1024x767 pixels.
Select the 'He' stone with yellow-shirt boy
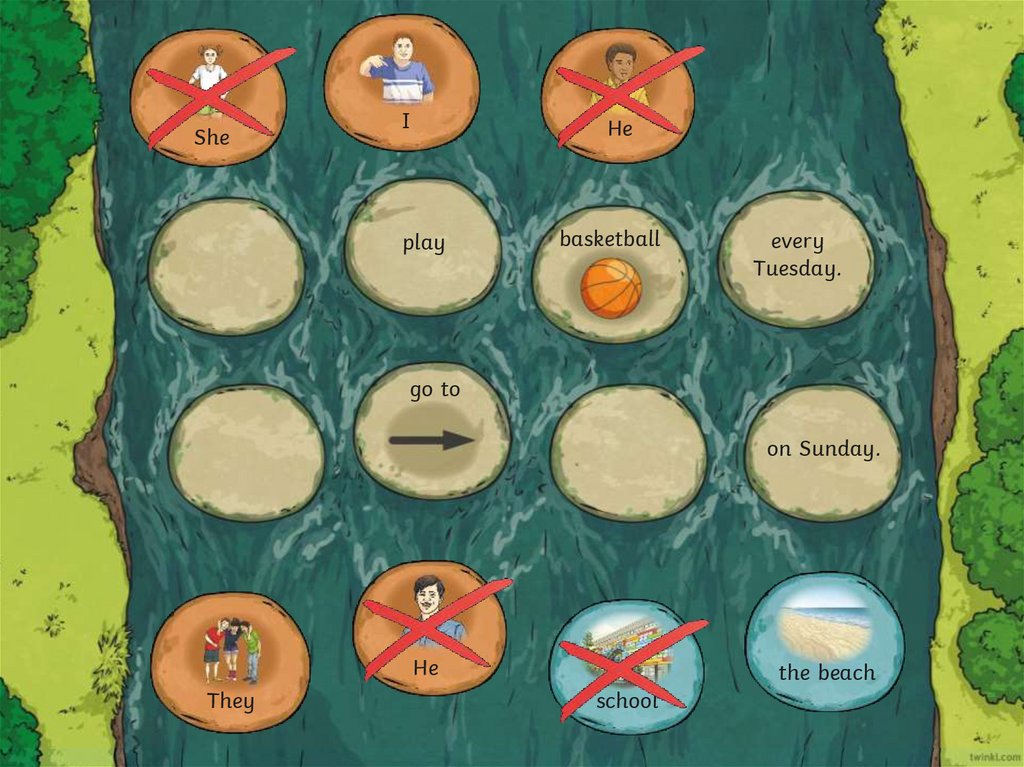tap(618, 95)
